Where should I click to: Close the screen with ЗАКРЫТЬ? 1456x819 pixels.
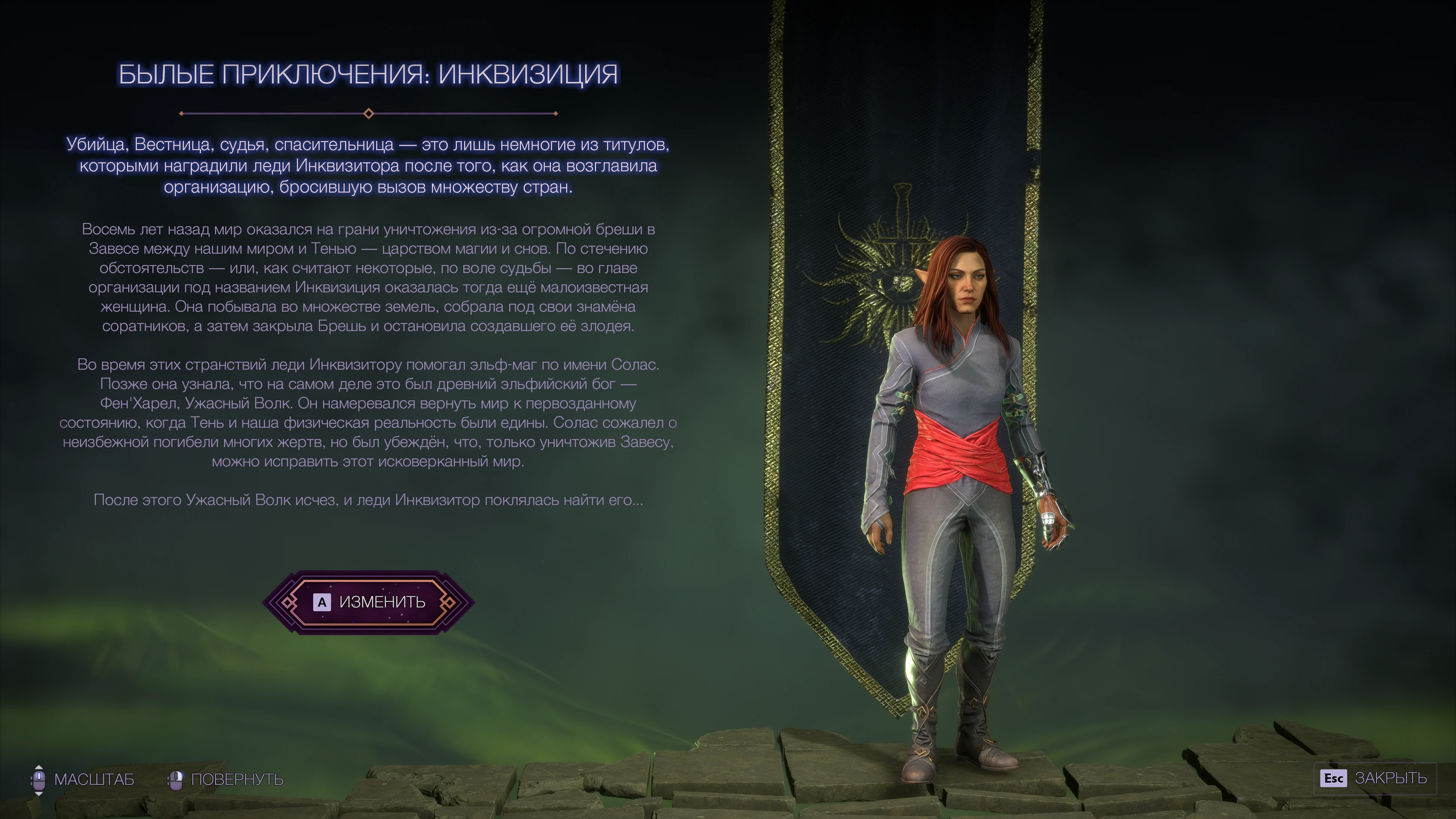[x=1374, y=778]
